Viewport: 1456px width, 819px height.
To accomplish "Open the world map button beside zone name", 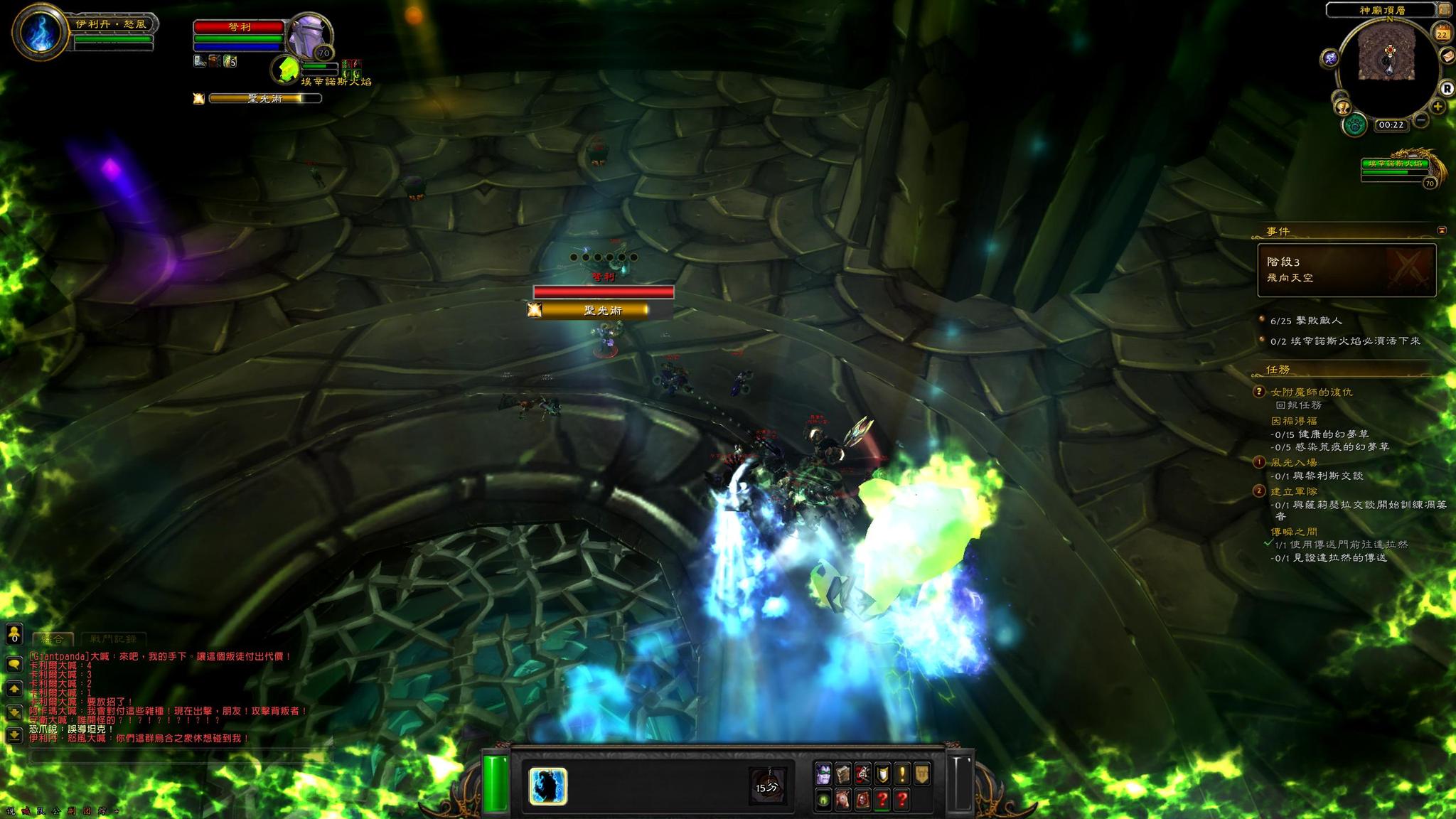I will (x=1445, y=10).
